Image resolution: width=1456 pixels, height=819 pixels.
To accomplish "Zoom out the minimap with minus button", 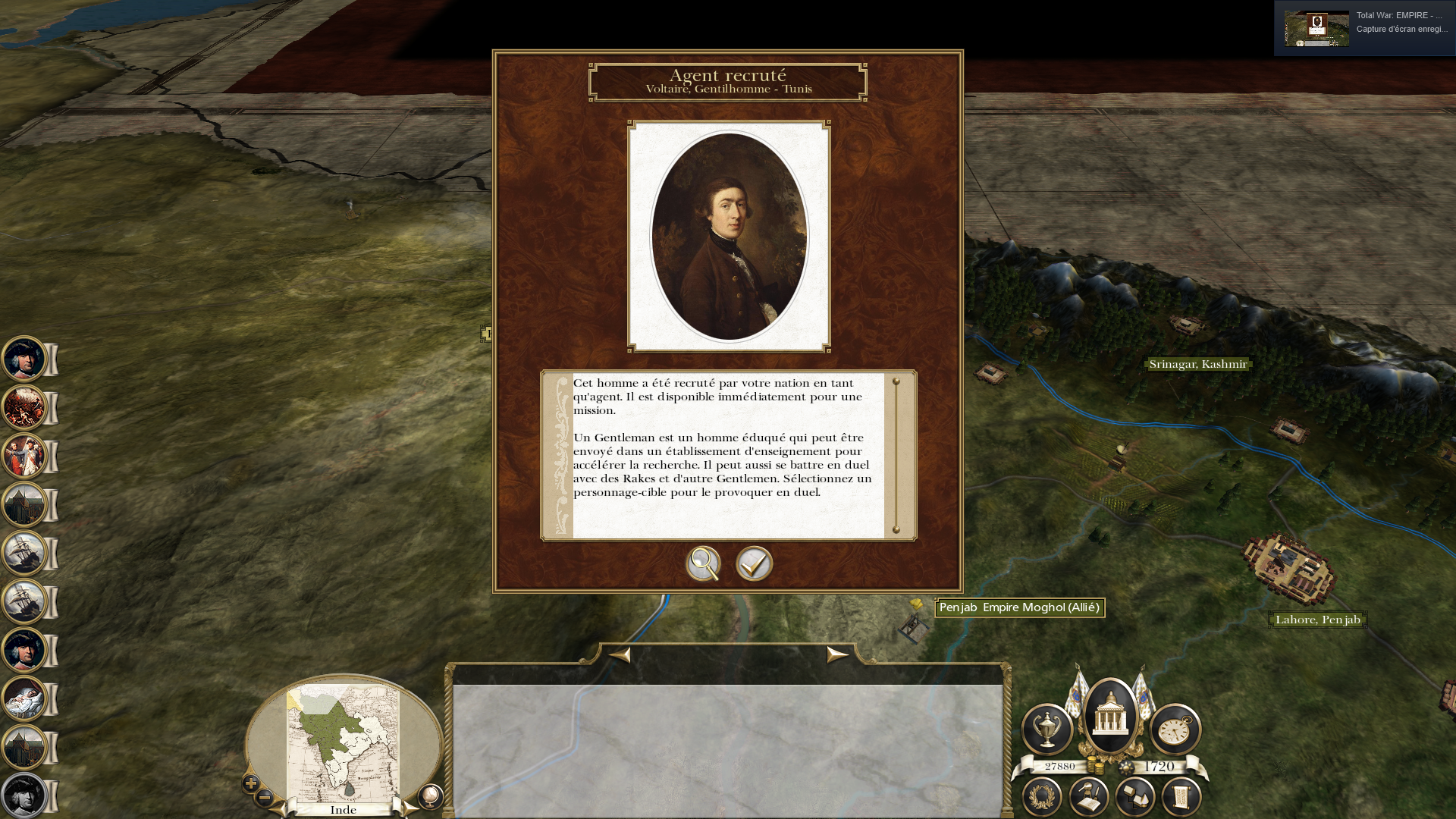I will pos(265,797).
